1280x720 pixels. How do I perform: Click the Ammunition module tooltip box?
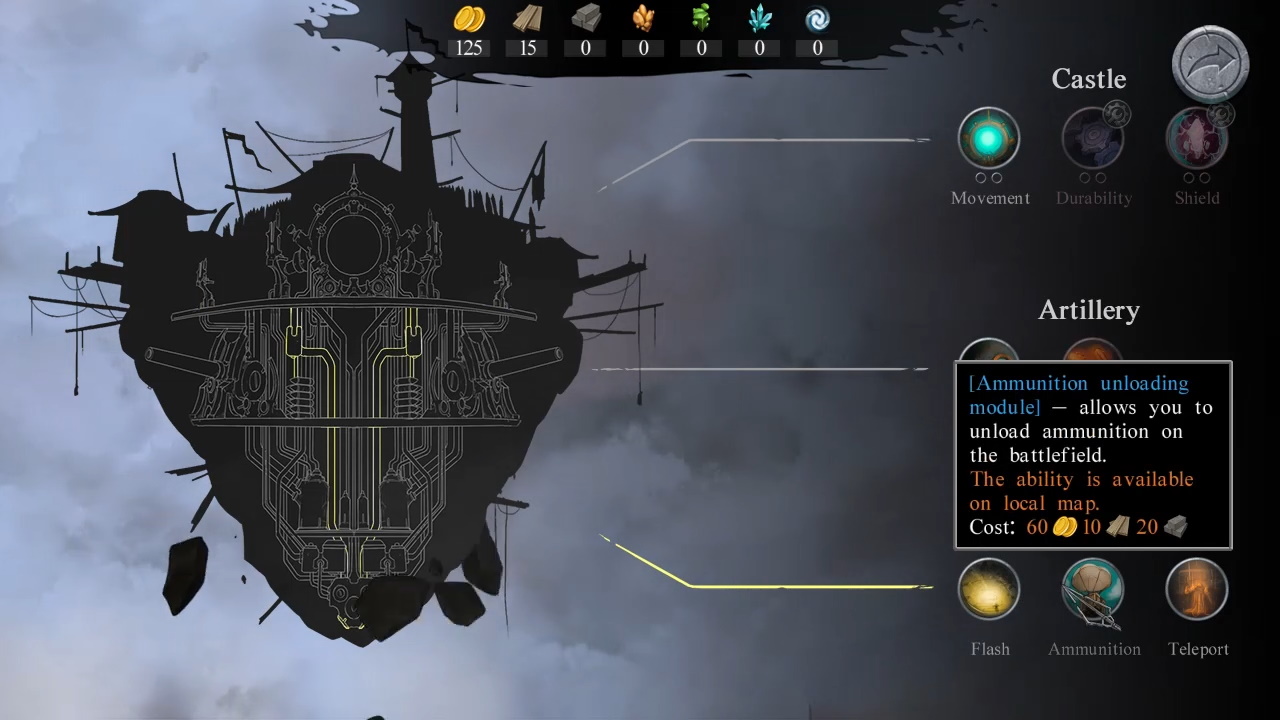(1091, 455)
